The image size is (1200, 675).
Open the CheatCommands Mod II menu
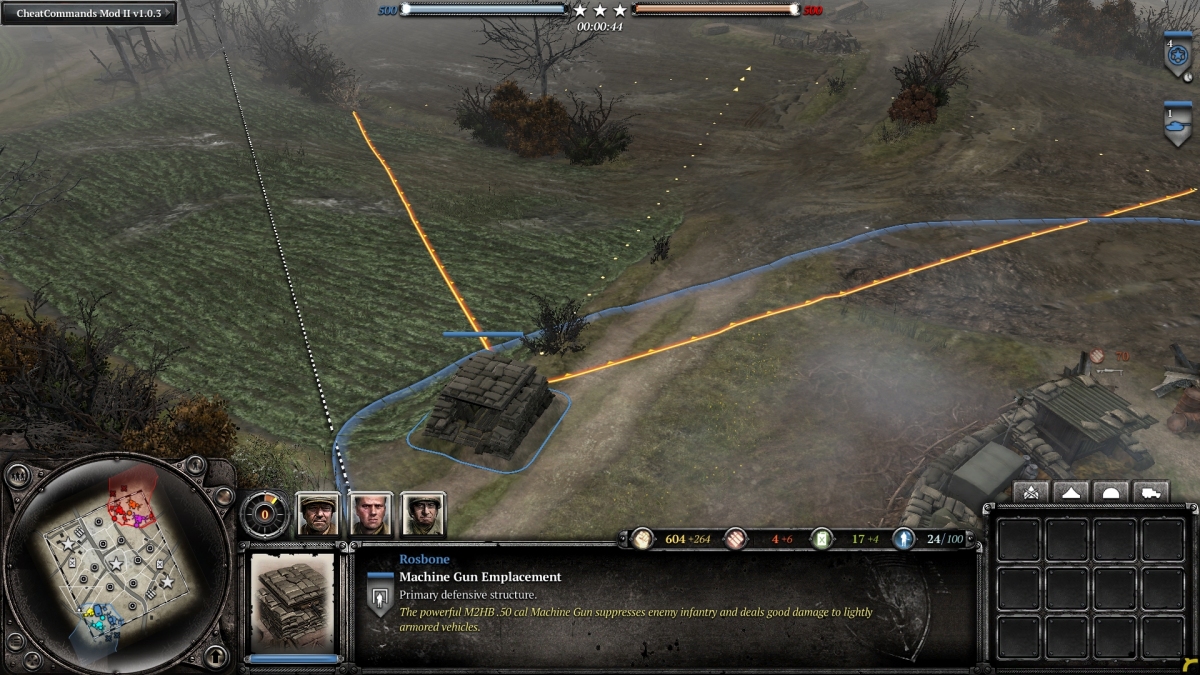pyautogui.click(x=88, y=13)
